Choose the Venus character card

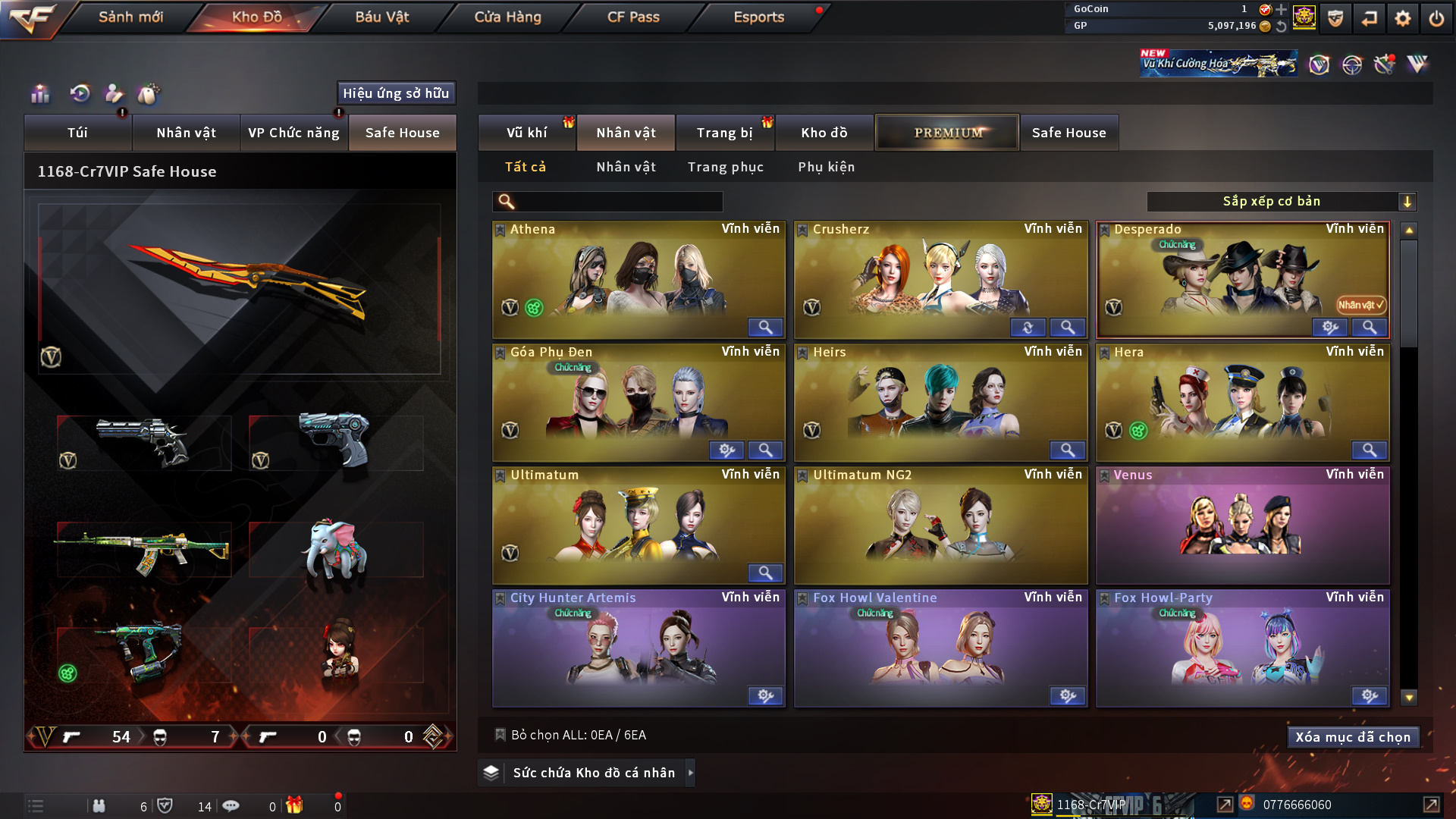1241,525
